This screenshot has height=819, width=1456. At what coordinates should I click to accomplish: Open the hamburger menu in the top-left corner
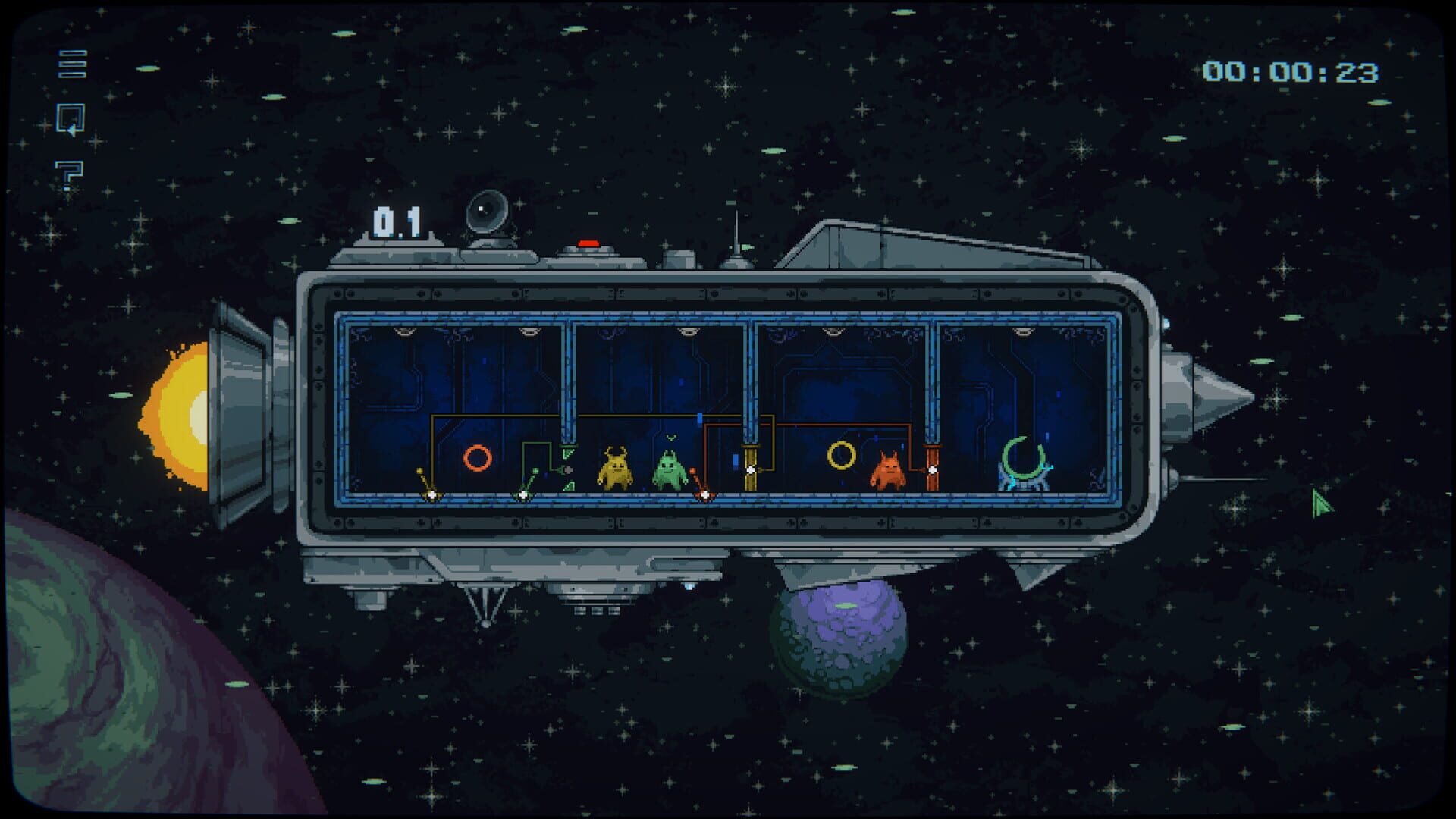(x=72, y=64)
